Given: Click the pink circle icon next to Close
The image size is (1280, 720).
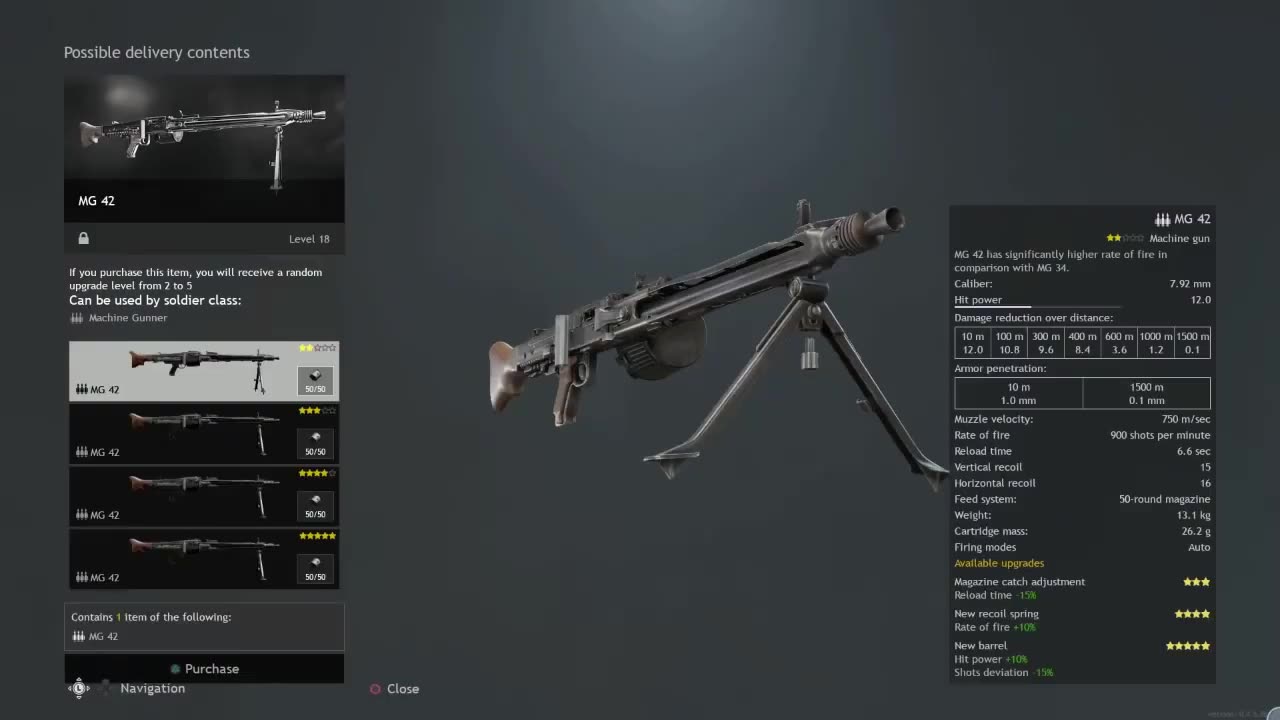Looking at the screenshot, I should click(x=377, y=688).
